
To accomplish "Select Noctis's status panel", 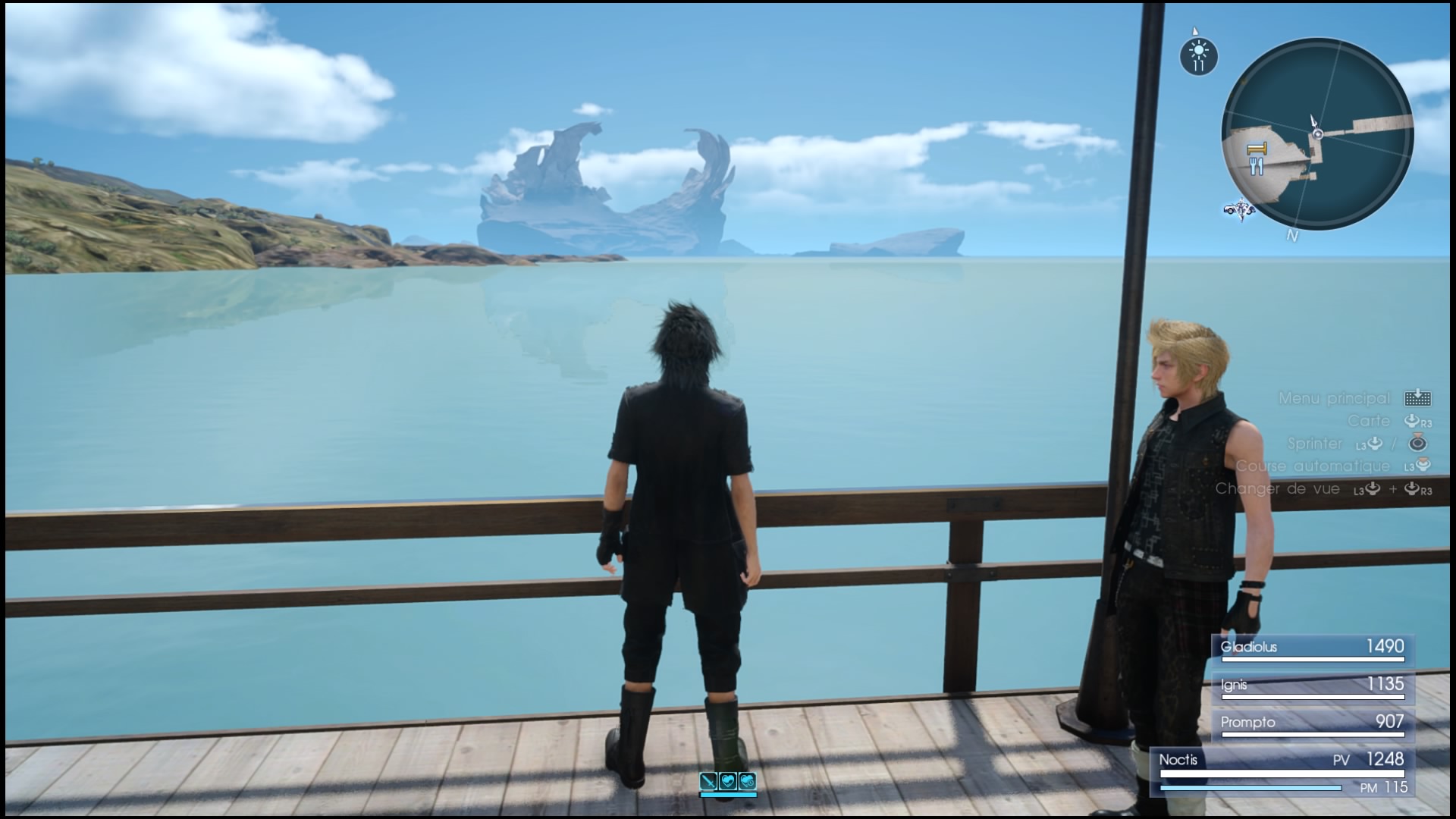I will [1282, 772].
